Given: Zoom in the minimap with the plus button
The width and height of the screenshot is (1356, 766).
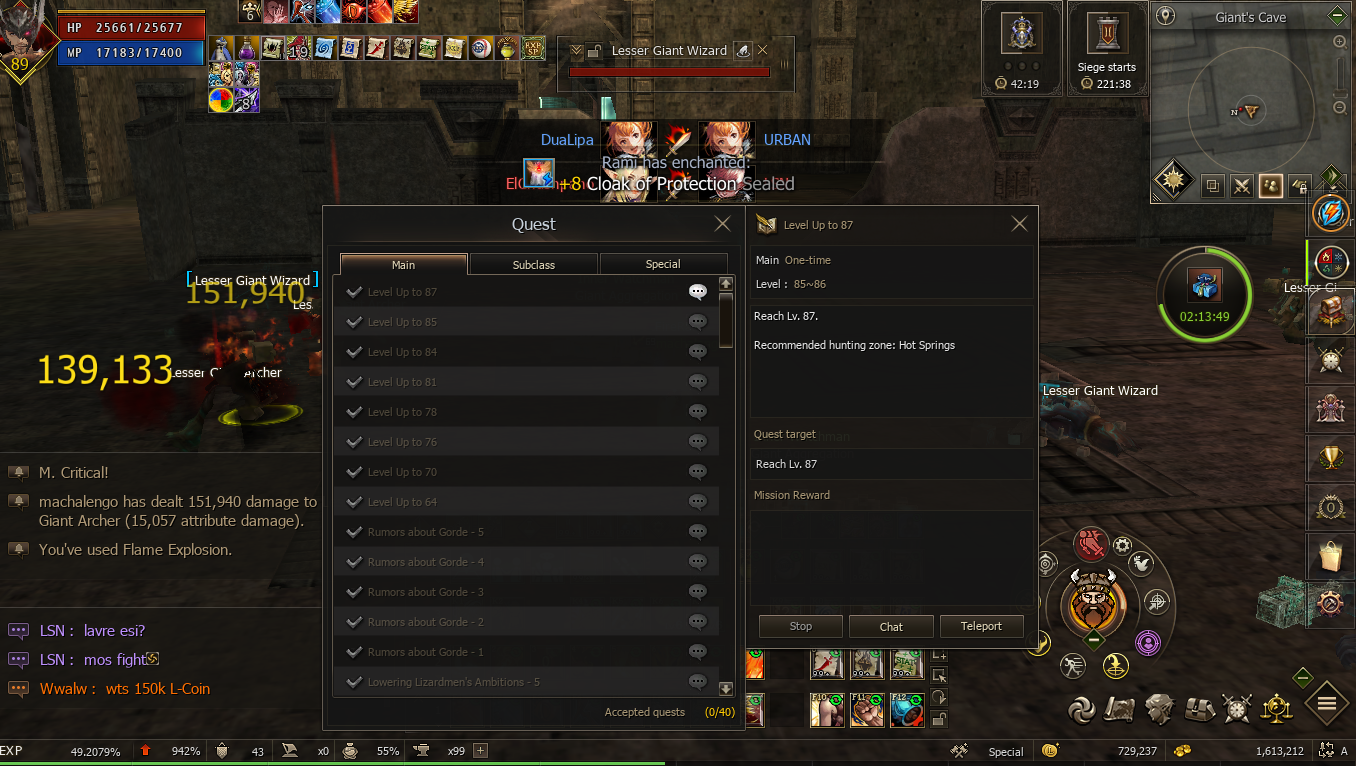Looking at the screenshot, I should point(1340,42).
